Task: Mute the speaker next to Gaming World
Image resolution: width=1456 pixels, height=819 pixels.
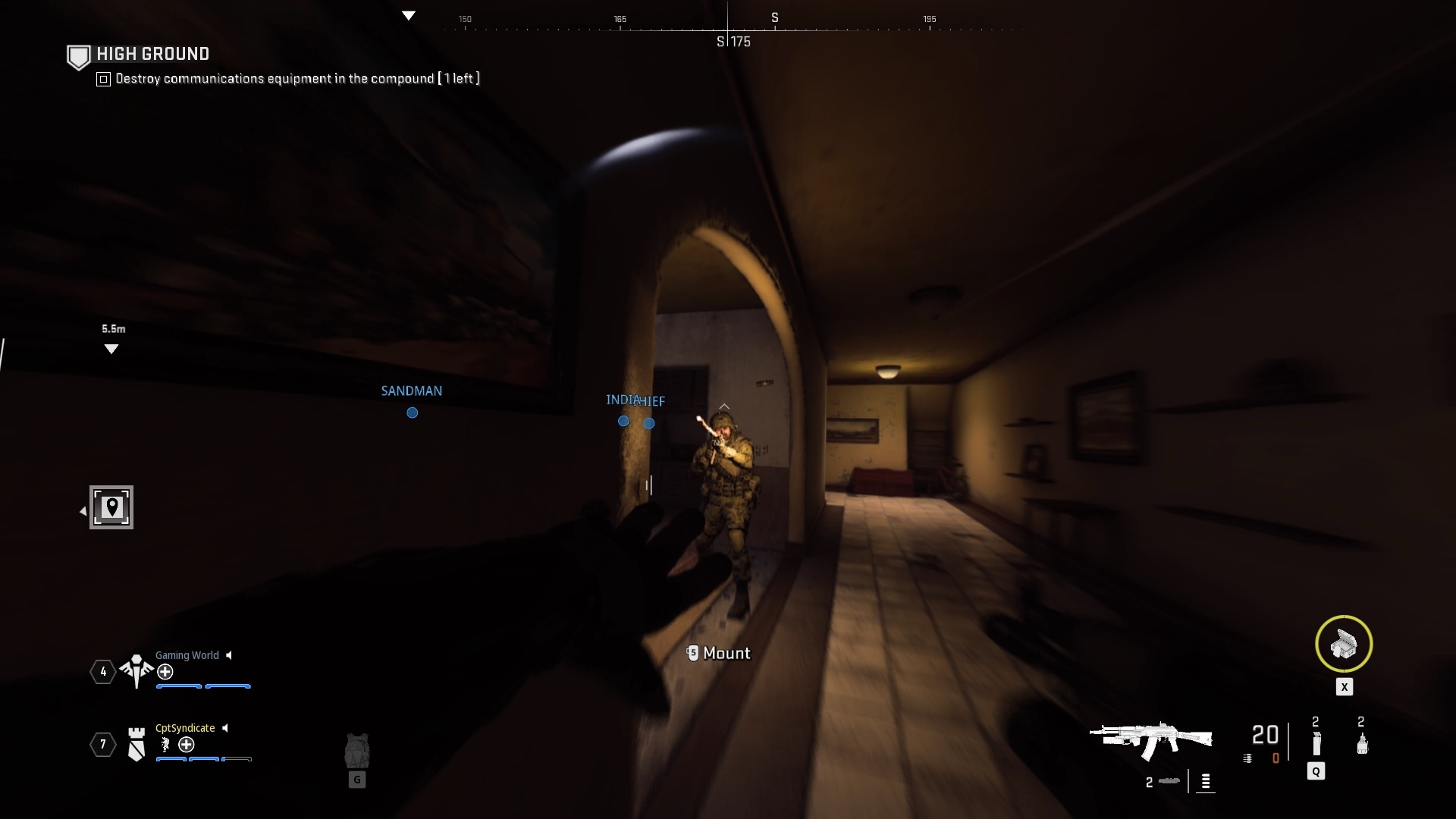Action: 229,655
